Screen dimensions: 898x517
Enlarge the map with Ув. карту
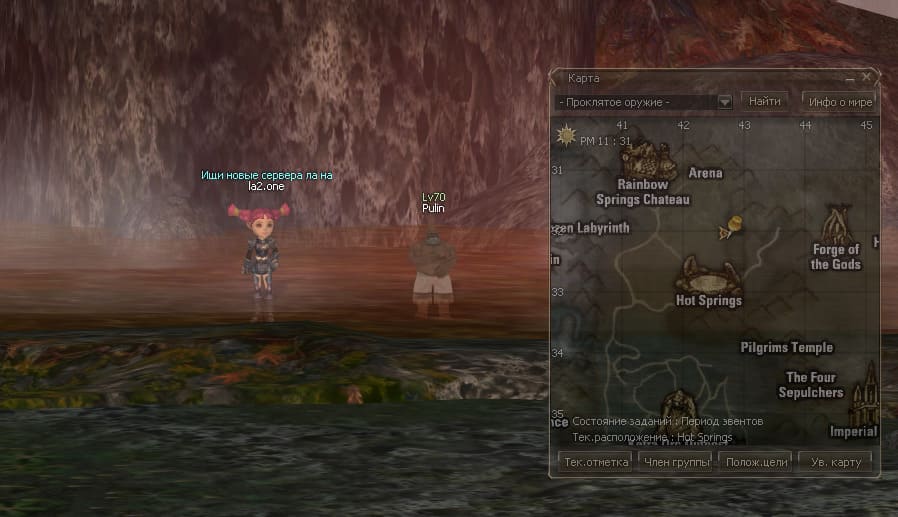pyautogui.click(x=835, y=462)
